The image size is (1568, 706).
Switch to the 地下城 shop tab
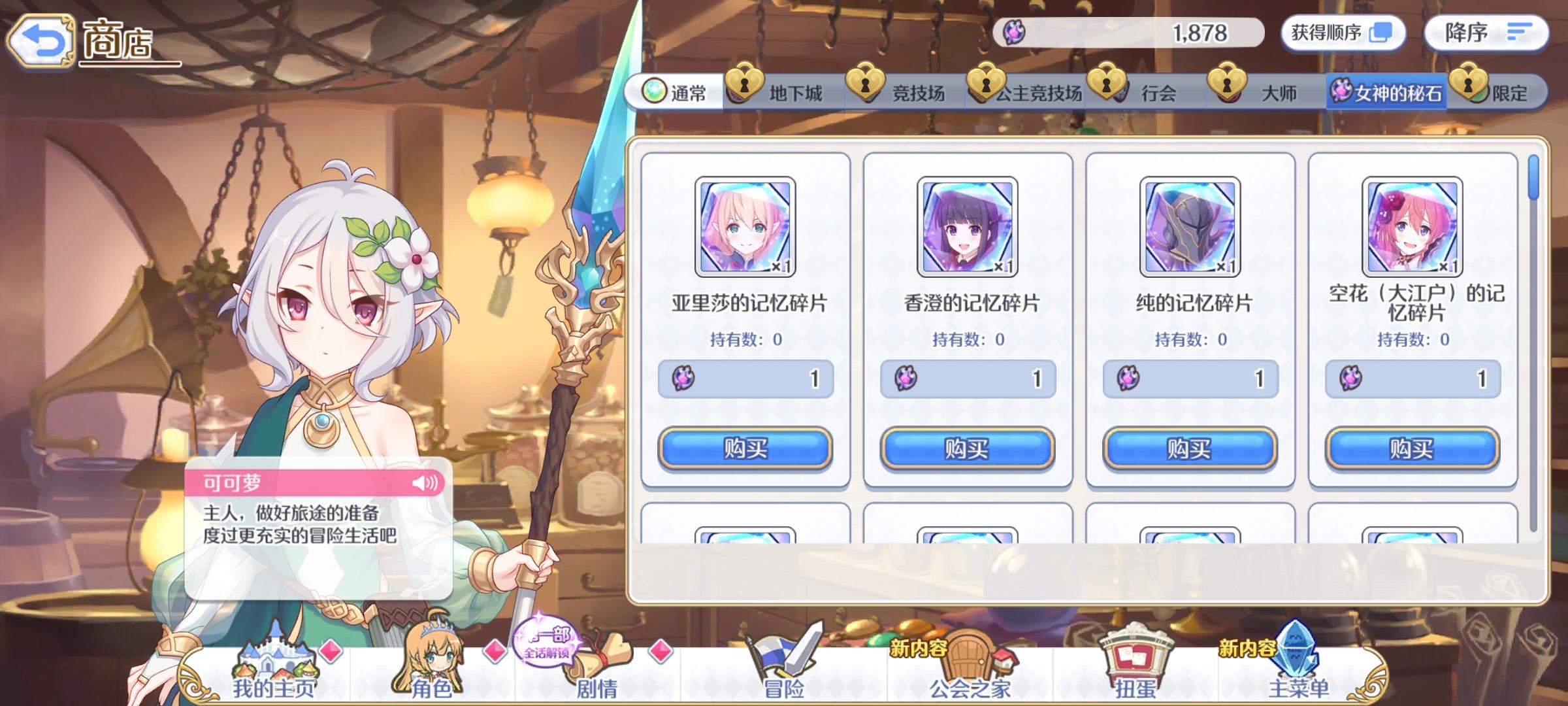coord(784,93)
